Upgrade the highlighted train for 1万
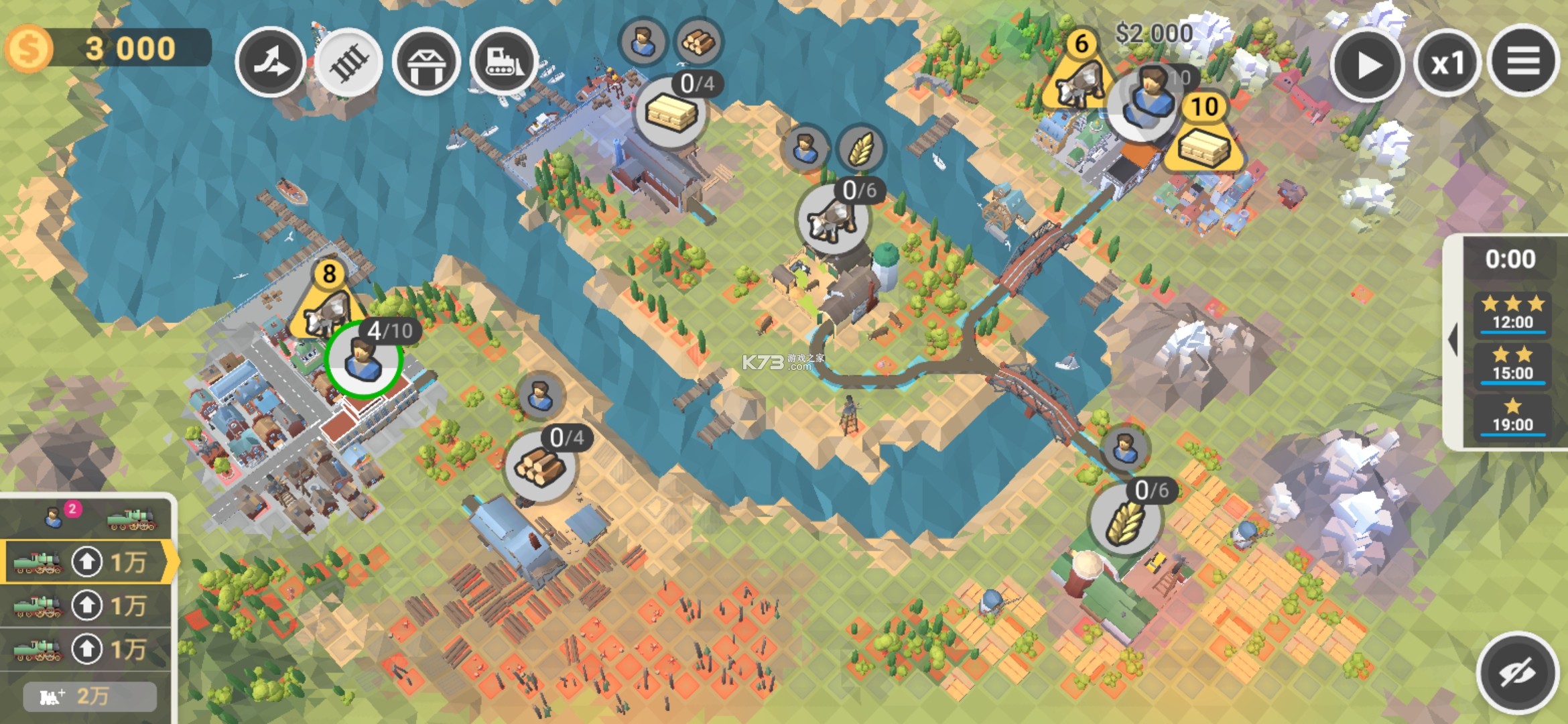1568x724 pixels. pos(87,562)
